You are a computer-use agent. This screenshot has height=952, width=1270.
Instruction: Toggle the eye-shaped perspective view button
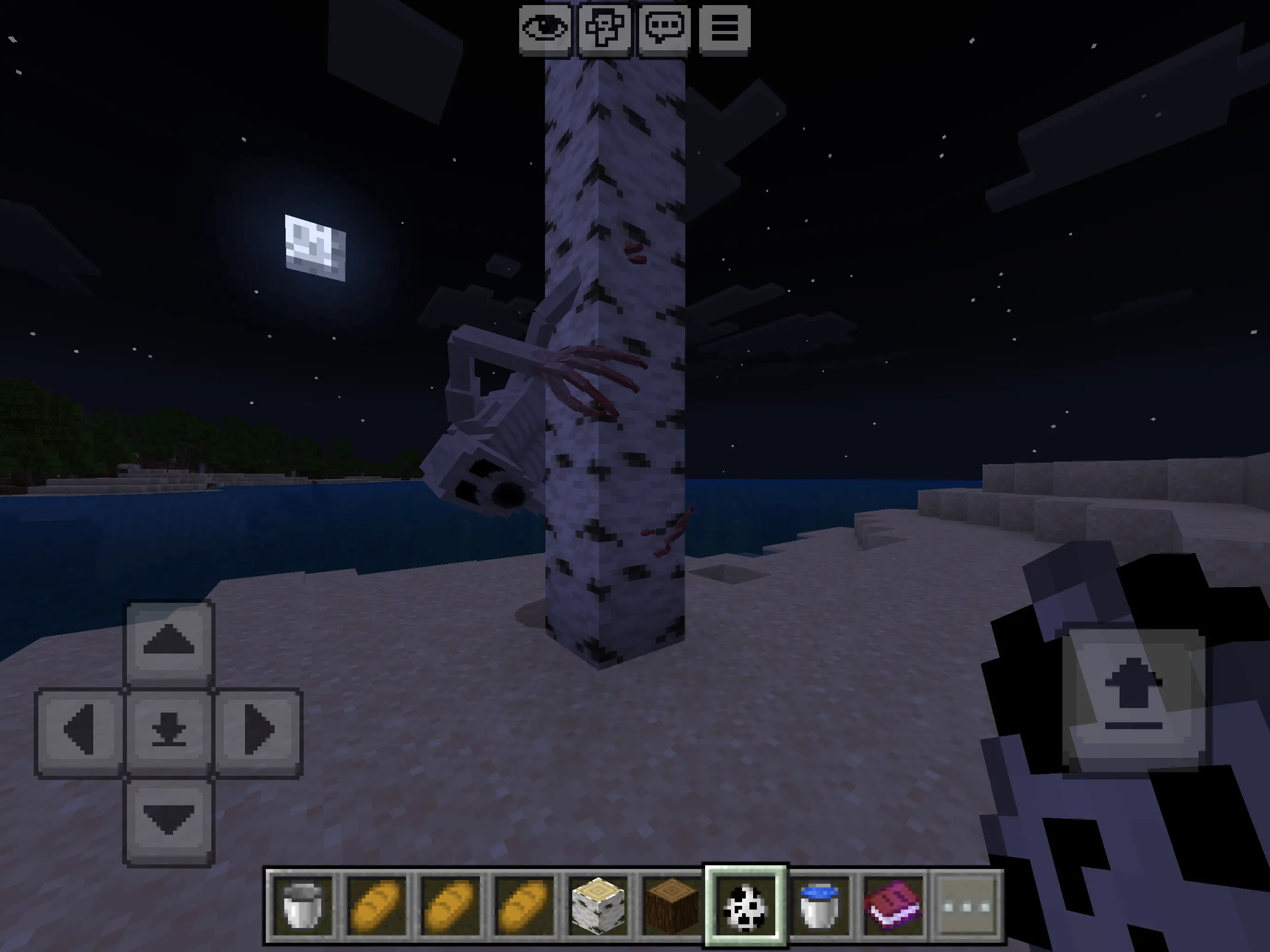[x=544, y=29]
